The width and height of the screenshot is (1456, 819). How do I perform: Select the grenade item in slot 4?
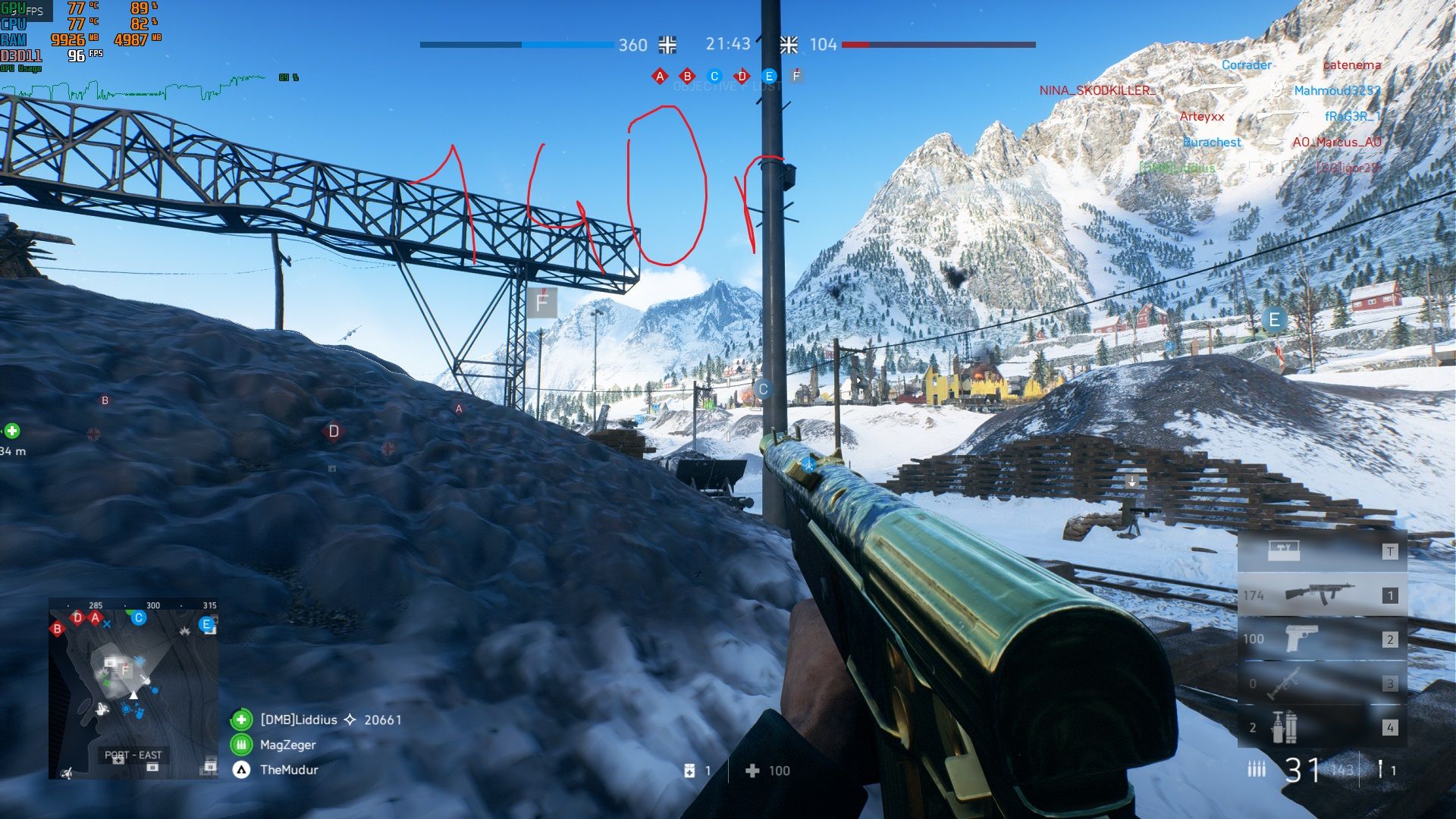coord(1322,726)
